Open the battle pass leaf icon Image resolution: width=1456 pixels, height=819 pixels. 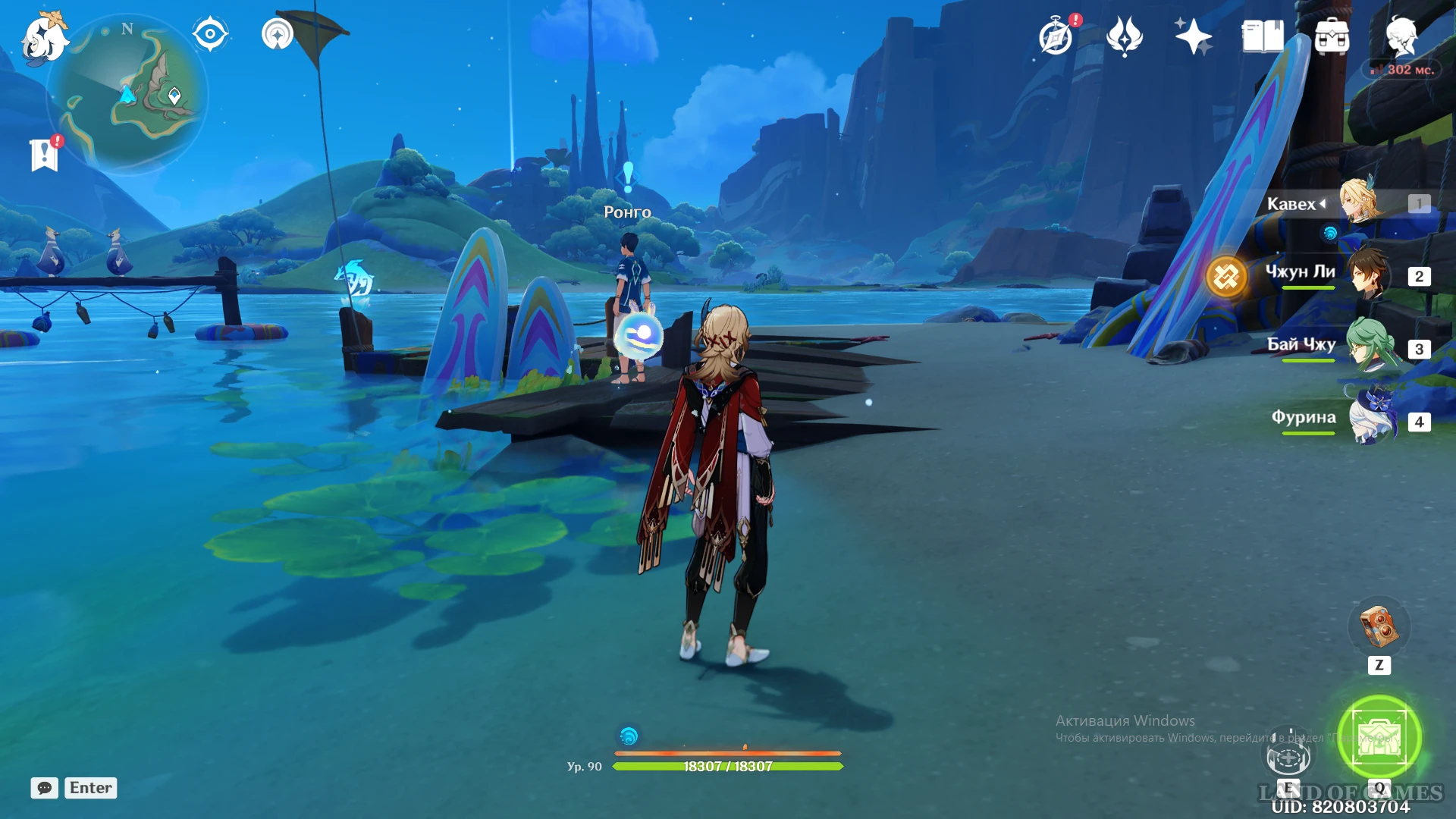coord(1125,36)
